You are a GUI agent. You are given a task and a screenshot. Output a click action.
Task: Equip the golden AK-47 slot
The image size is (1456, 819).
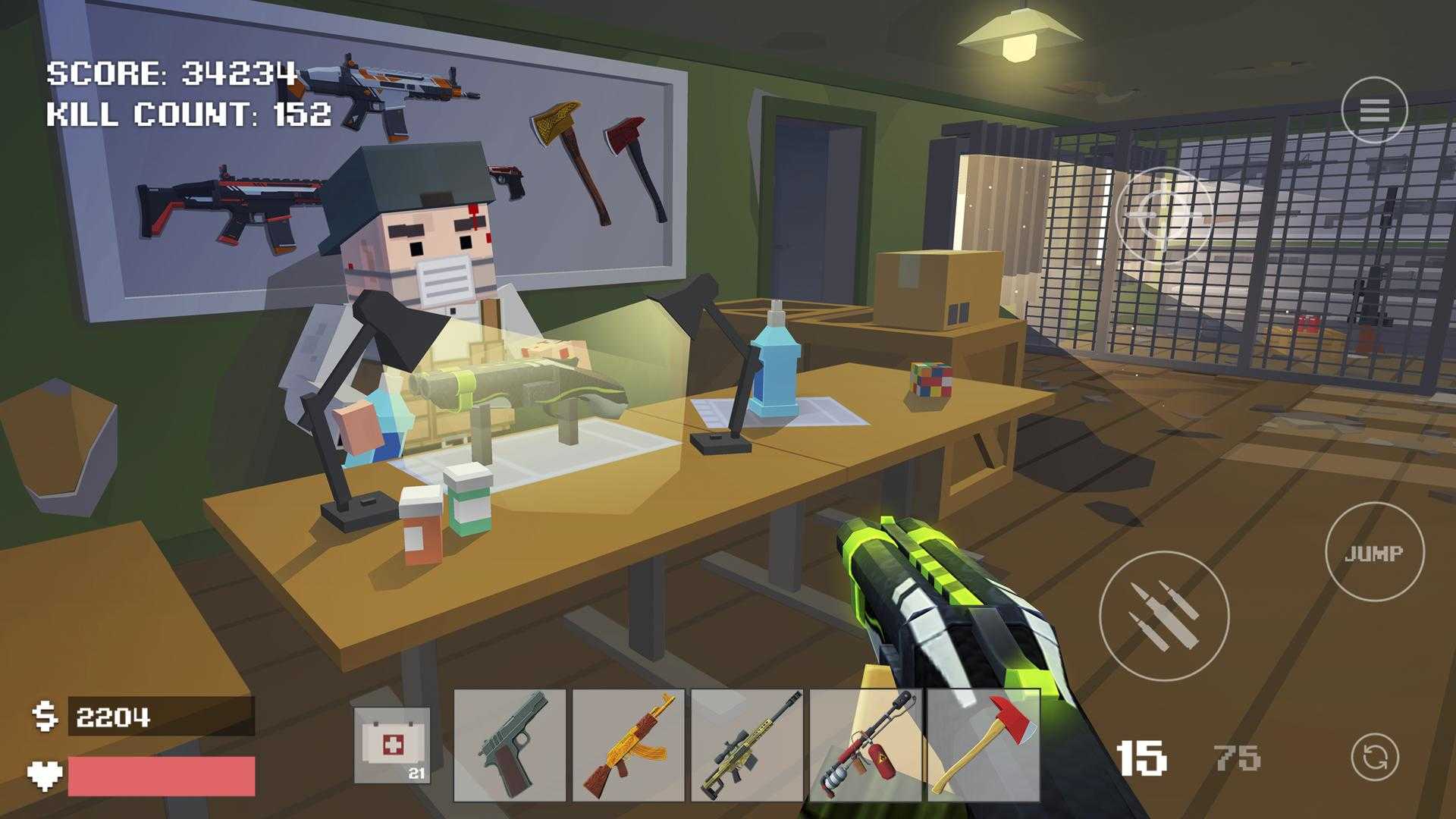point(628,745)
